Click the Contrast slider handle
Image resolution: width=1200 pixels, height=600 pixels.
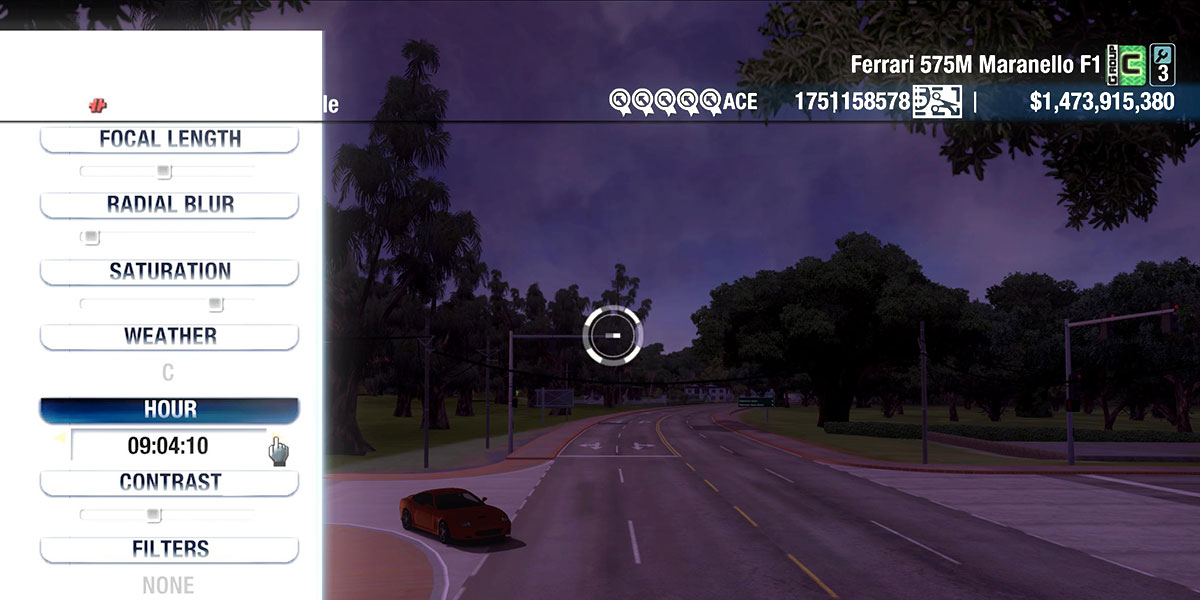(x=153, y=515)
